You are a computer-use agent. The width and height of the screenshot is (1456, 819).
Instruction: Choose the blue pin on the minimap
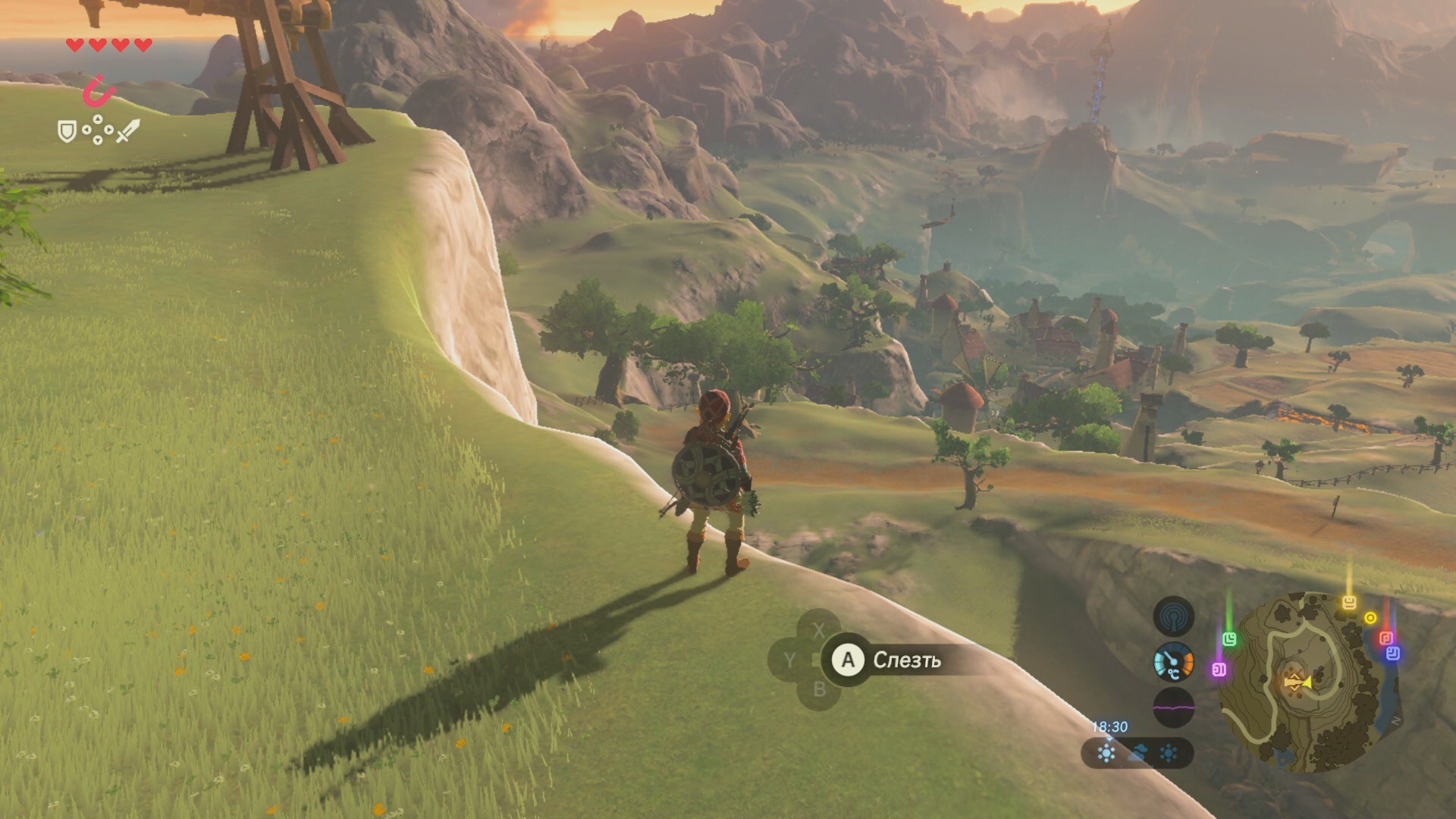coord(1393,653)
